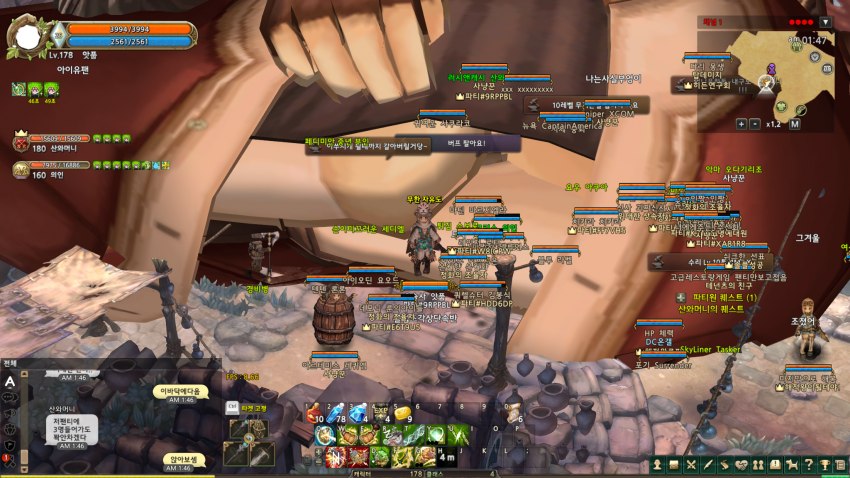Zoom out the minimap with minus button
Viewport: 850px width, 478px height.
[x=755, y=124]
